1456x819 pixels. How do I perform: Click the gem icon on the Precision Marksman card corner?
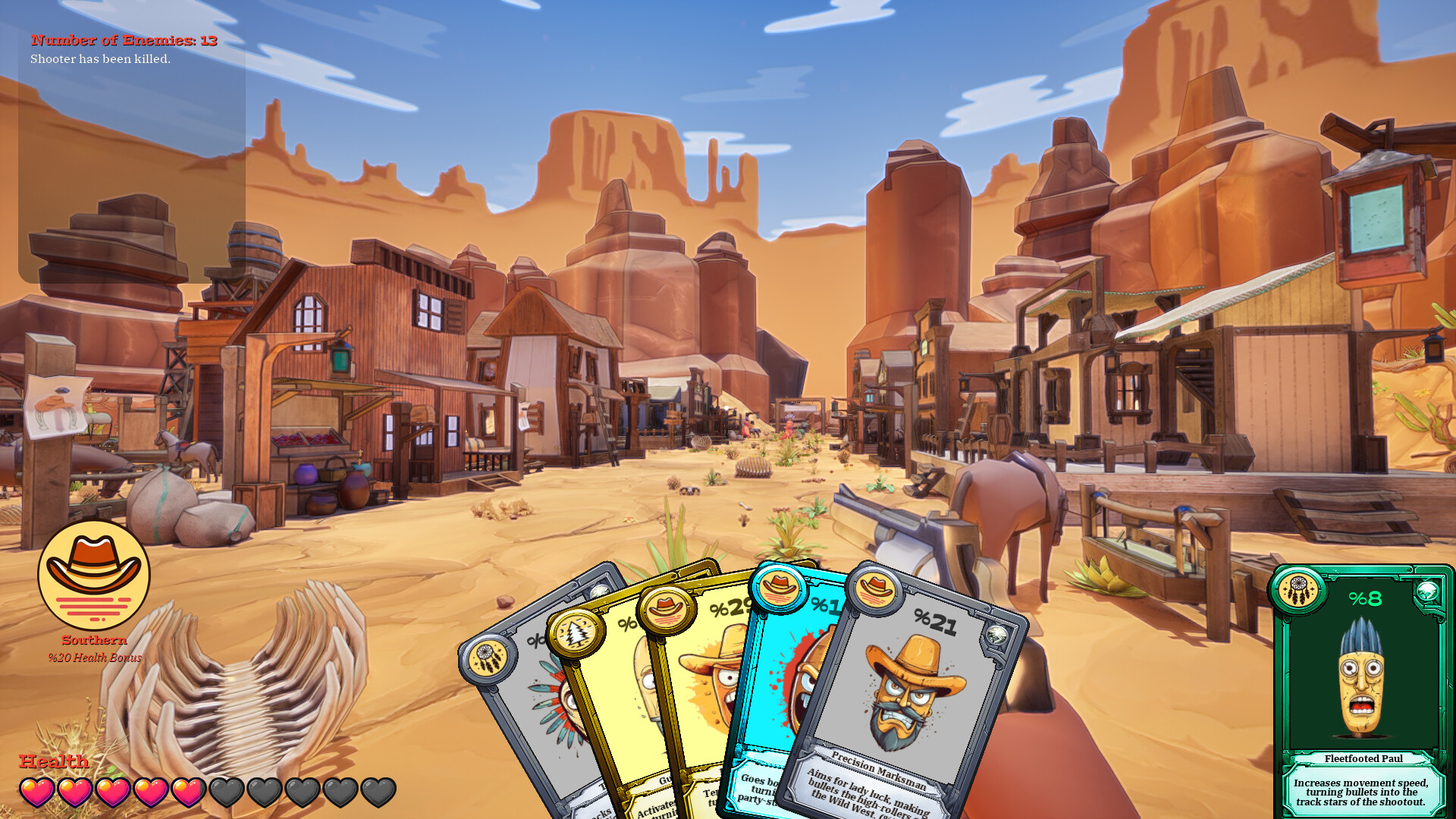coord(996,634)
